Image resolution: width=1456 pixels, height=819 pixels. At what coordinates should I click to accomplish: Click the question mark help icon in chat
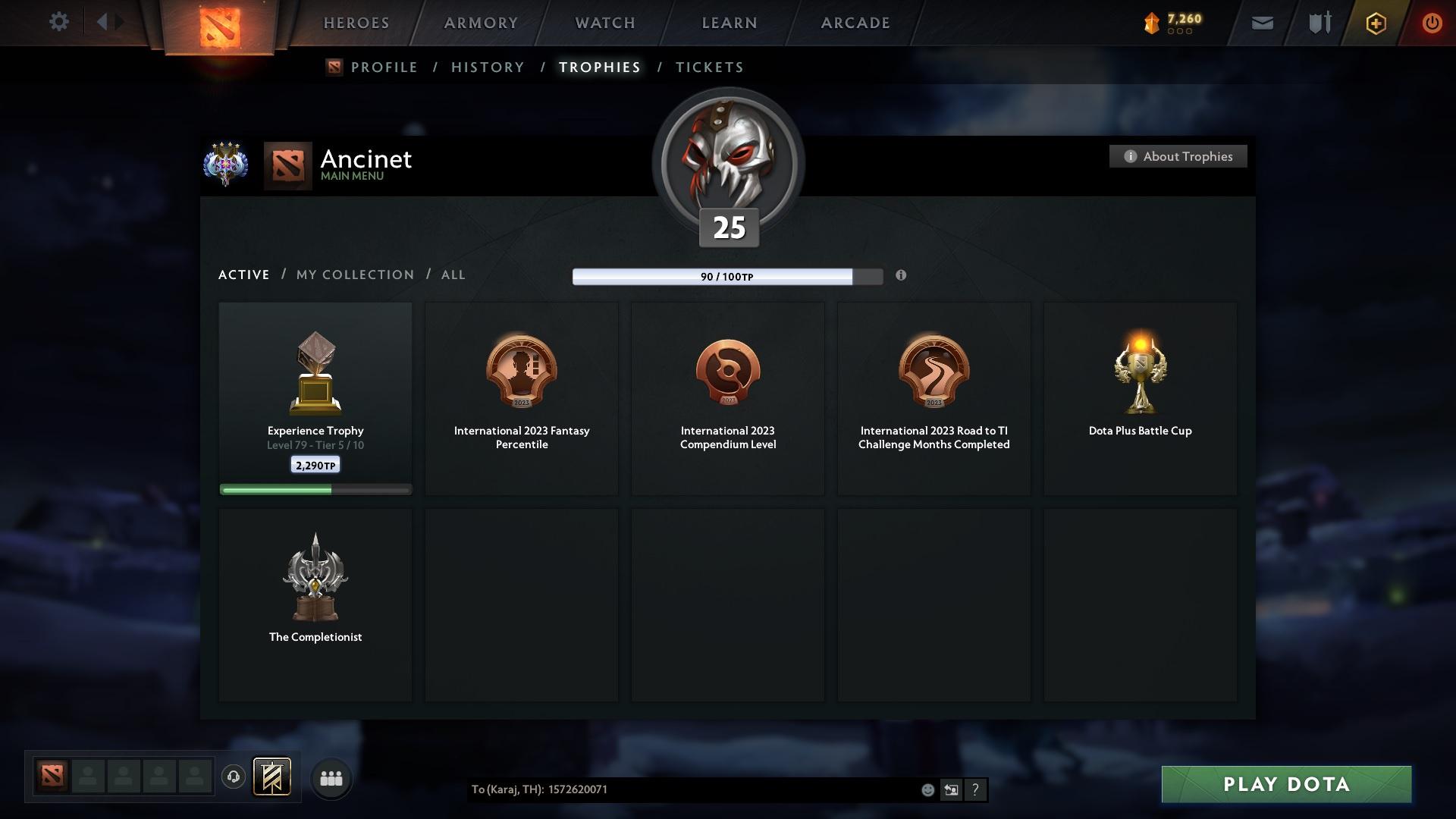pyautogui.click(x=975, y=789)
